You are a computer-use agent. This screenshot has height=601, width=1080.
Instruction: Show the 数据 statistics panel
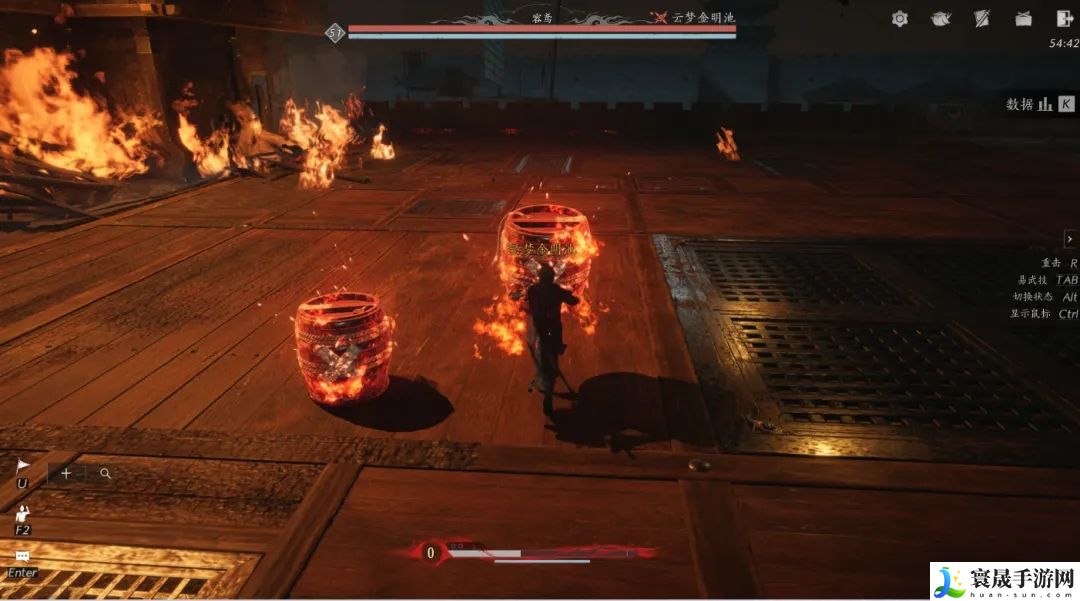click(1040, 104)
